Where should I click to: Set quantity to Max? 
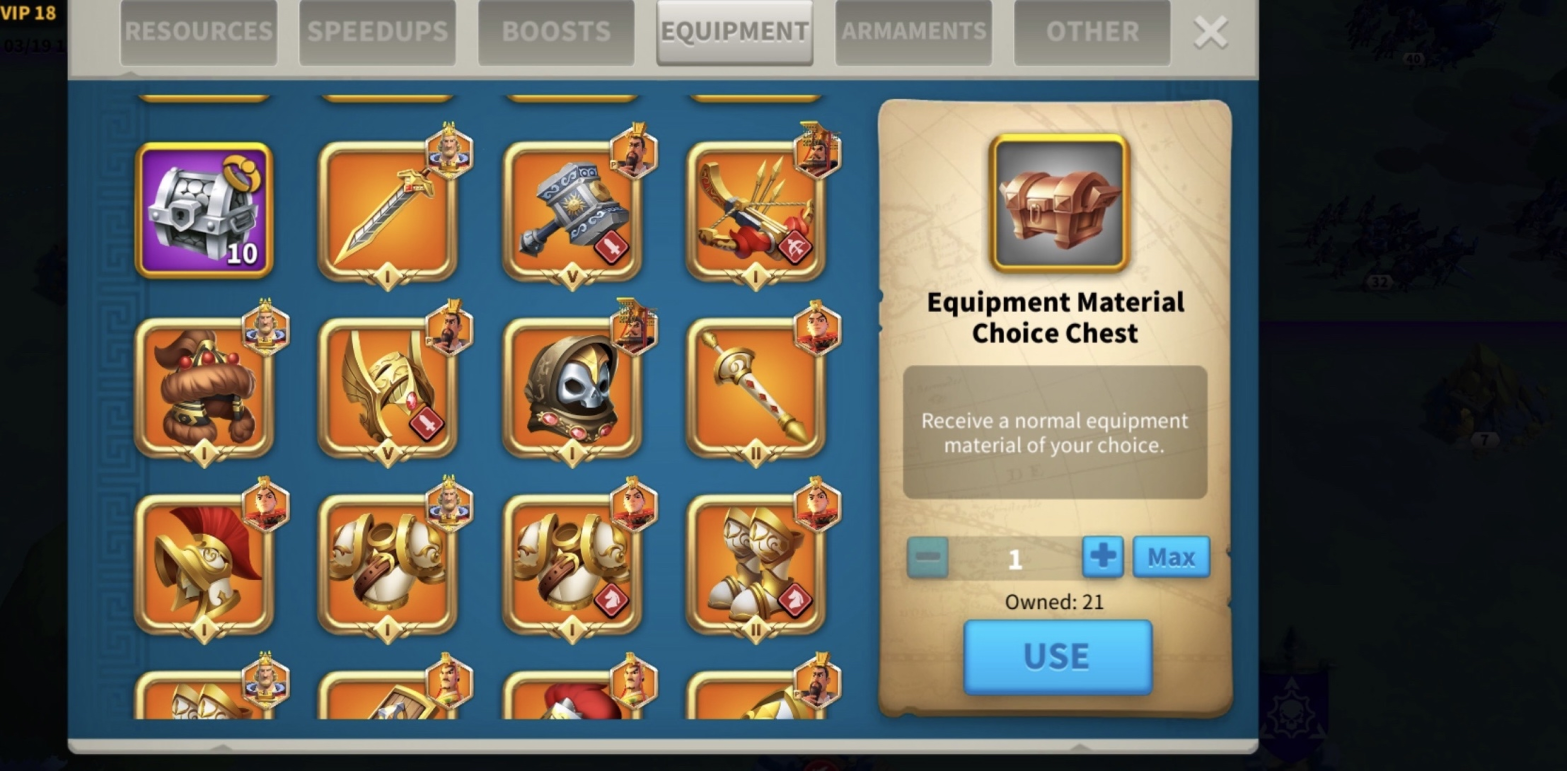tap(1170, 557)
